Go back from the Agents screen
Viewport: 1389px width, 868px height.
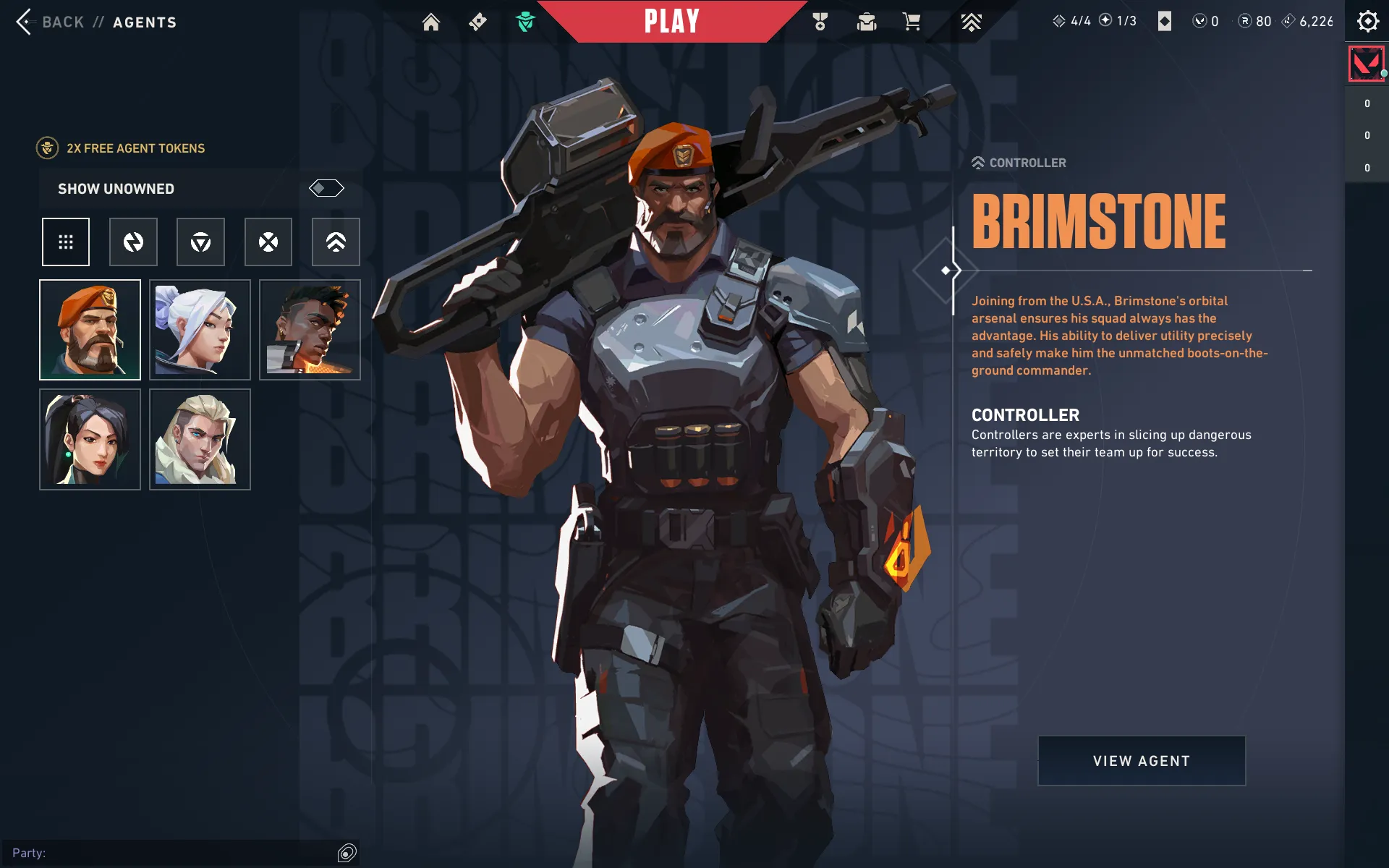click(51, 22)
